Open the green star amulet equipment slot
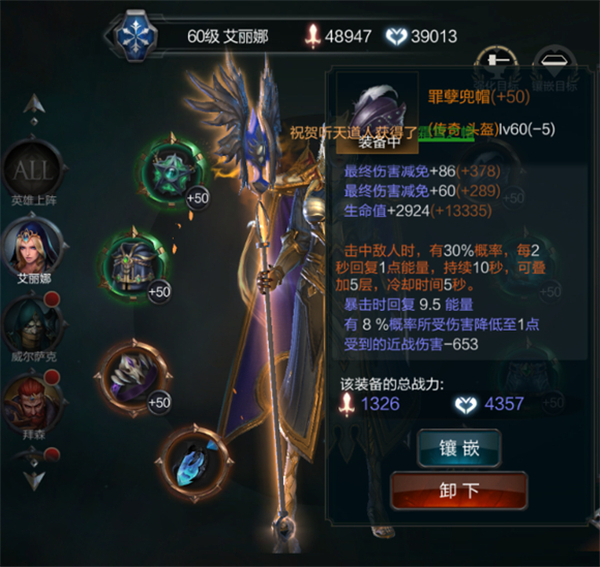Viewport: 600px width, 567px height. click(171, 172)
